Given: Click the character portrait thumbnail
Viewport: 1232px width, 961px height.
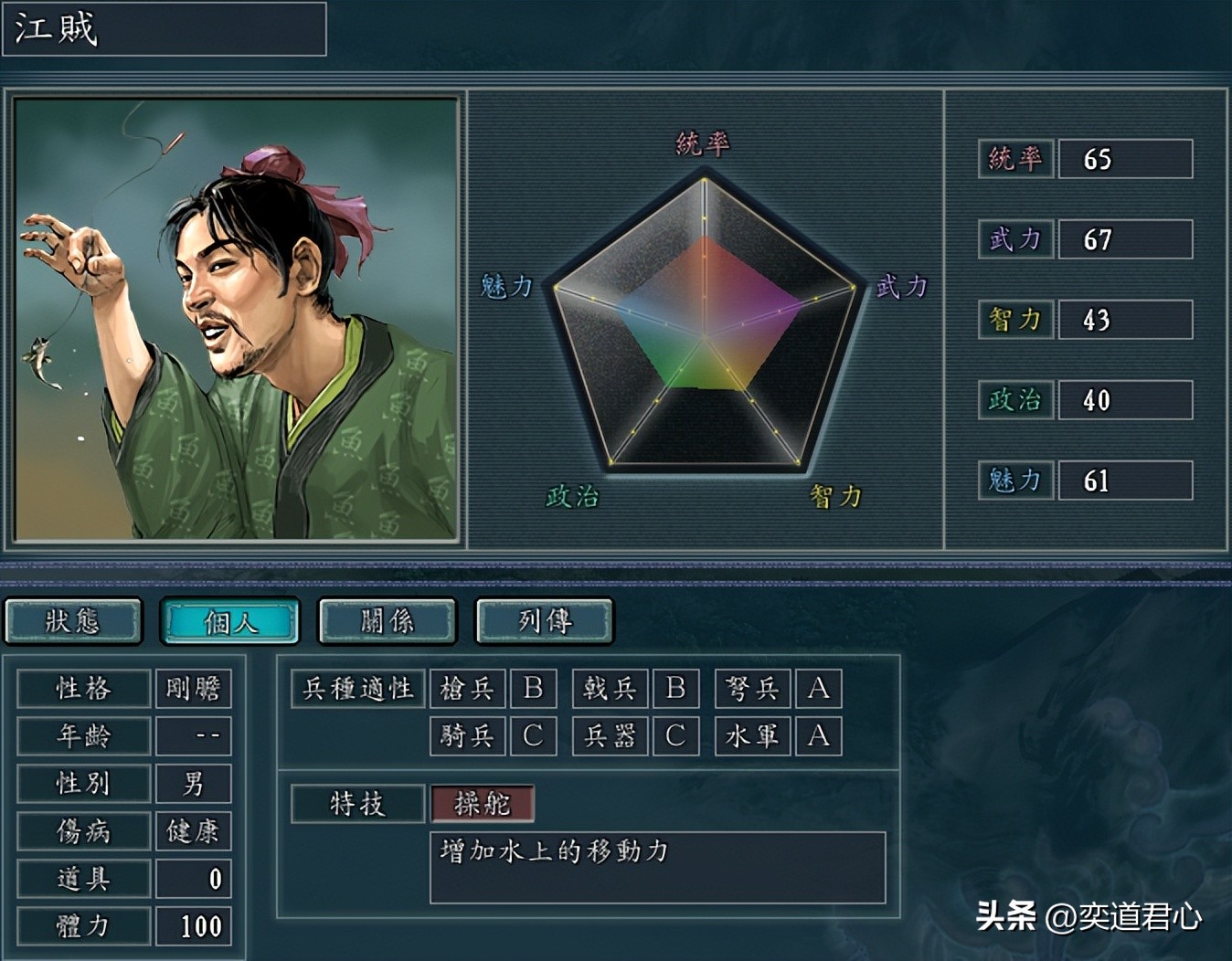Looking at the screenshot, I should tap(236, 319).
